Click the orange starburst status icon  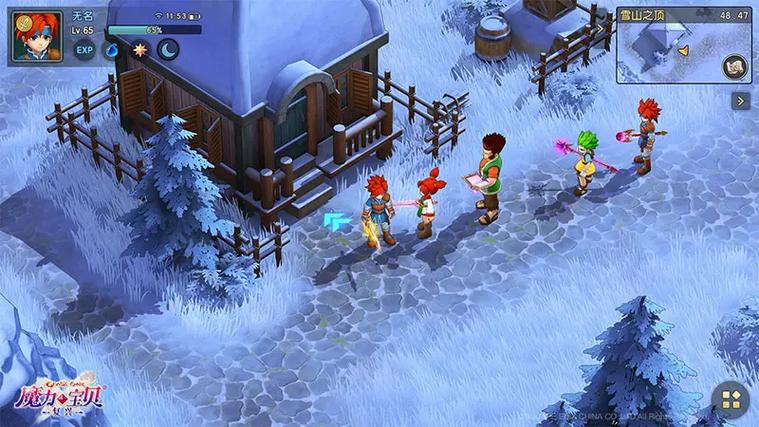coord(140,50)
